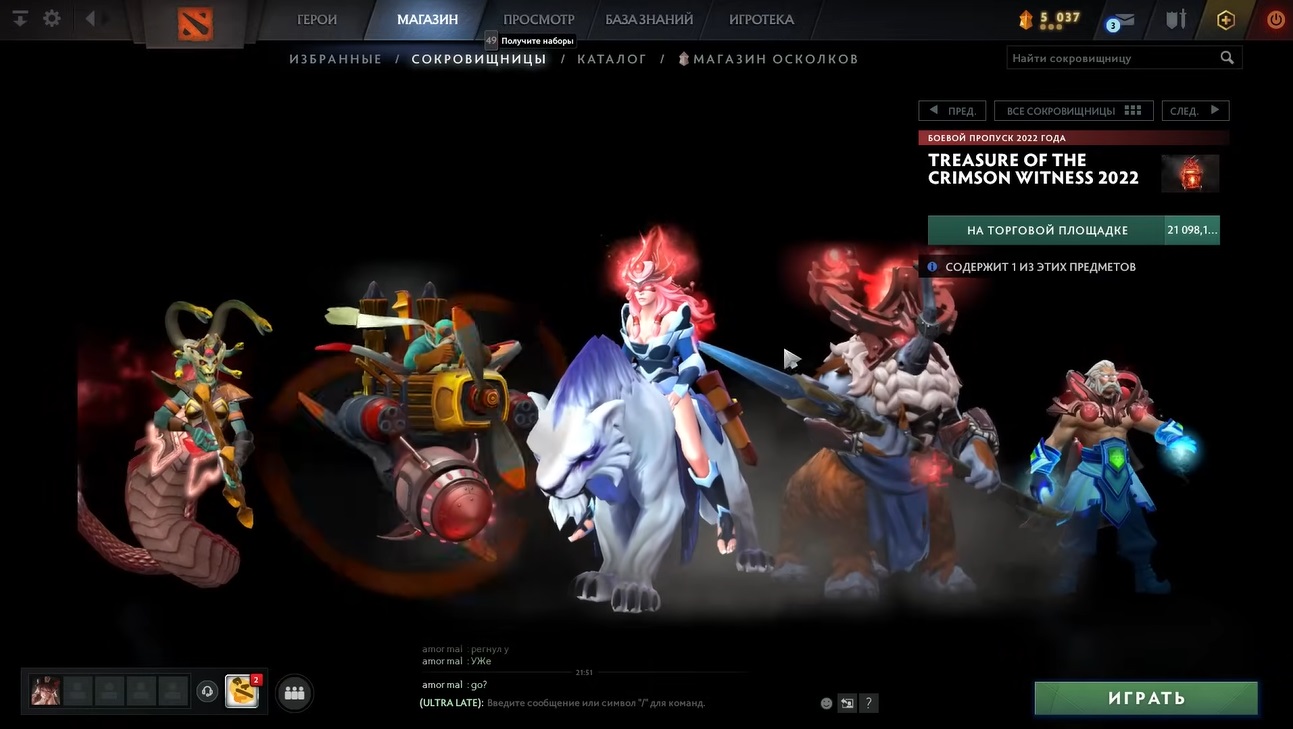This screenshot has height=729, width=1293.
Task: Start matchmaking with ИГРАТЬ button
Action: 1146,697
